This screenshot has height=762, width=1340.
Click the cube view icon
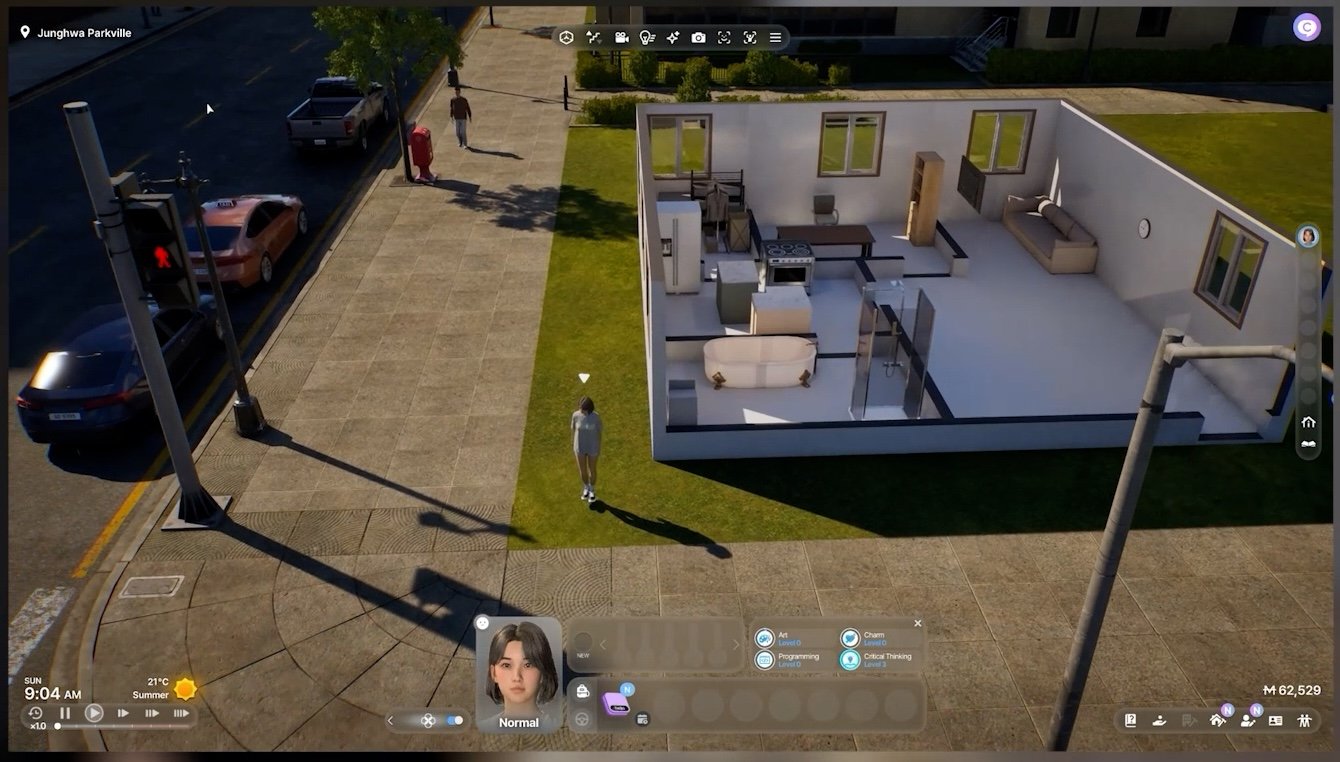point(566,38)
